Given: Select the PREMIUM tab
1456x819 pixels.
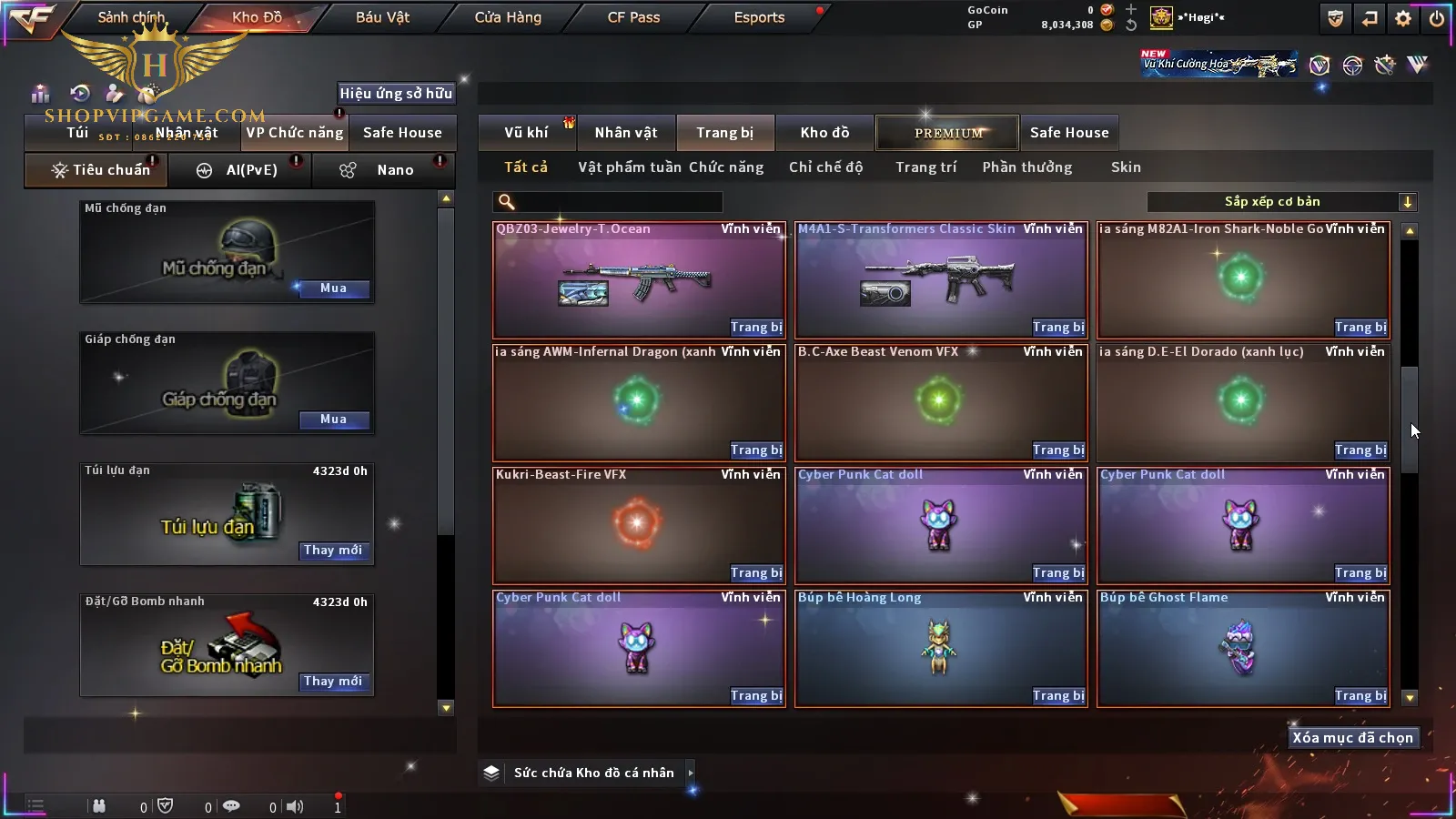Looking at the screenshot, I should [948, 133].
